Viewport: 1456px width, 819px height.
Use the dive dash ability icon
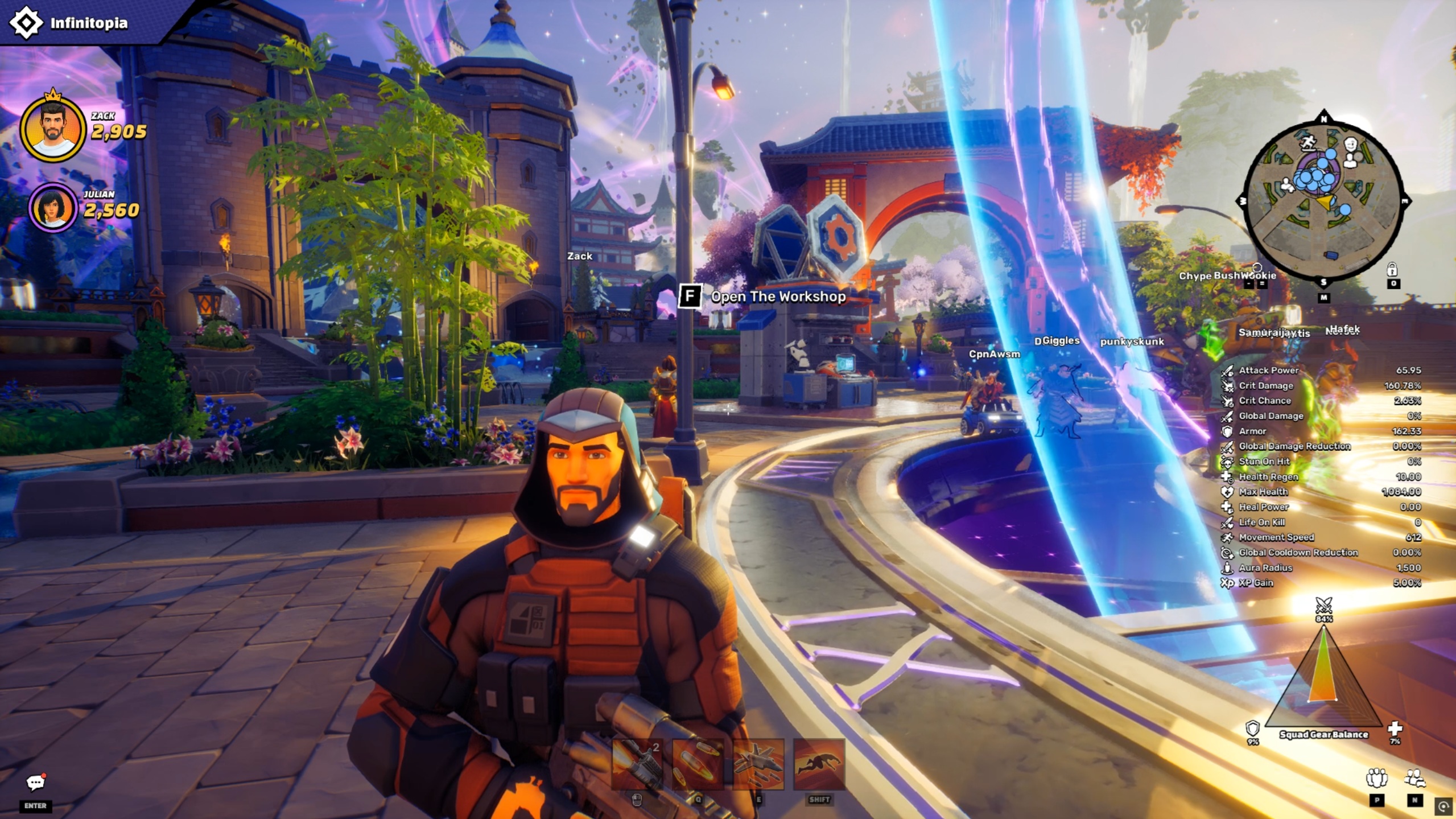(819, 764)
